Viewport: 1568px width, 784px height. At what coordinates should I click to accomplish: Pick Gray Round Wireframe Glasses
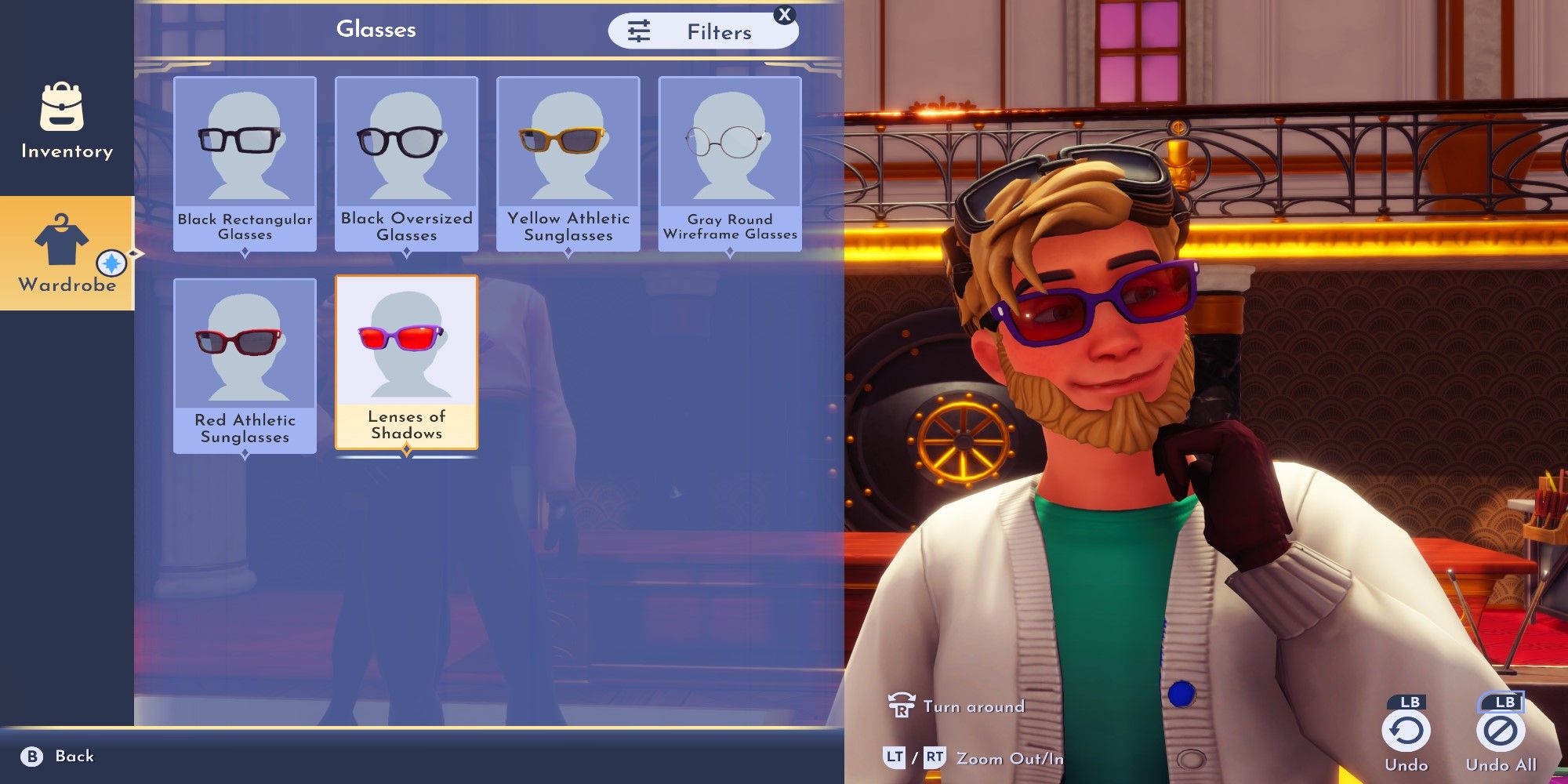coord(729,163)
